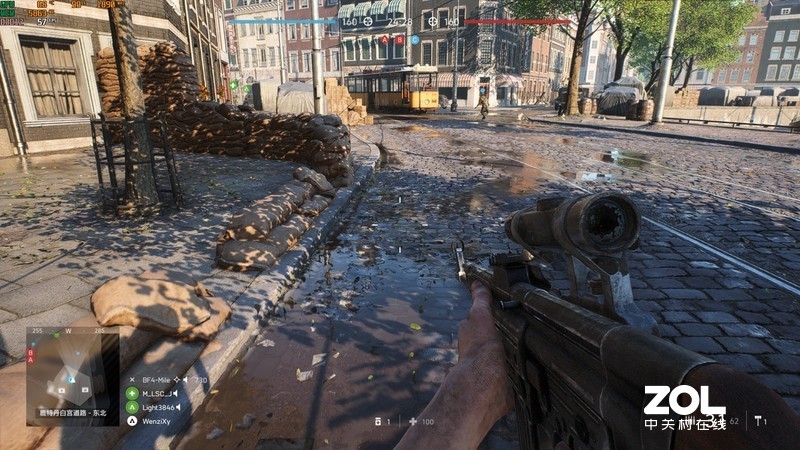The image size is (800, 450).
Task: Select the stick grenade icon
Action: click(x=758, y=421)
